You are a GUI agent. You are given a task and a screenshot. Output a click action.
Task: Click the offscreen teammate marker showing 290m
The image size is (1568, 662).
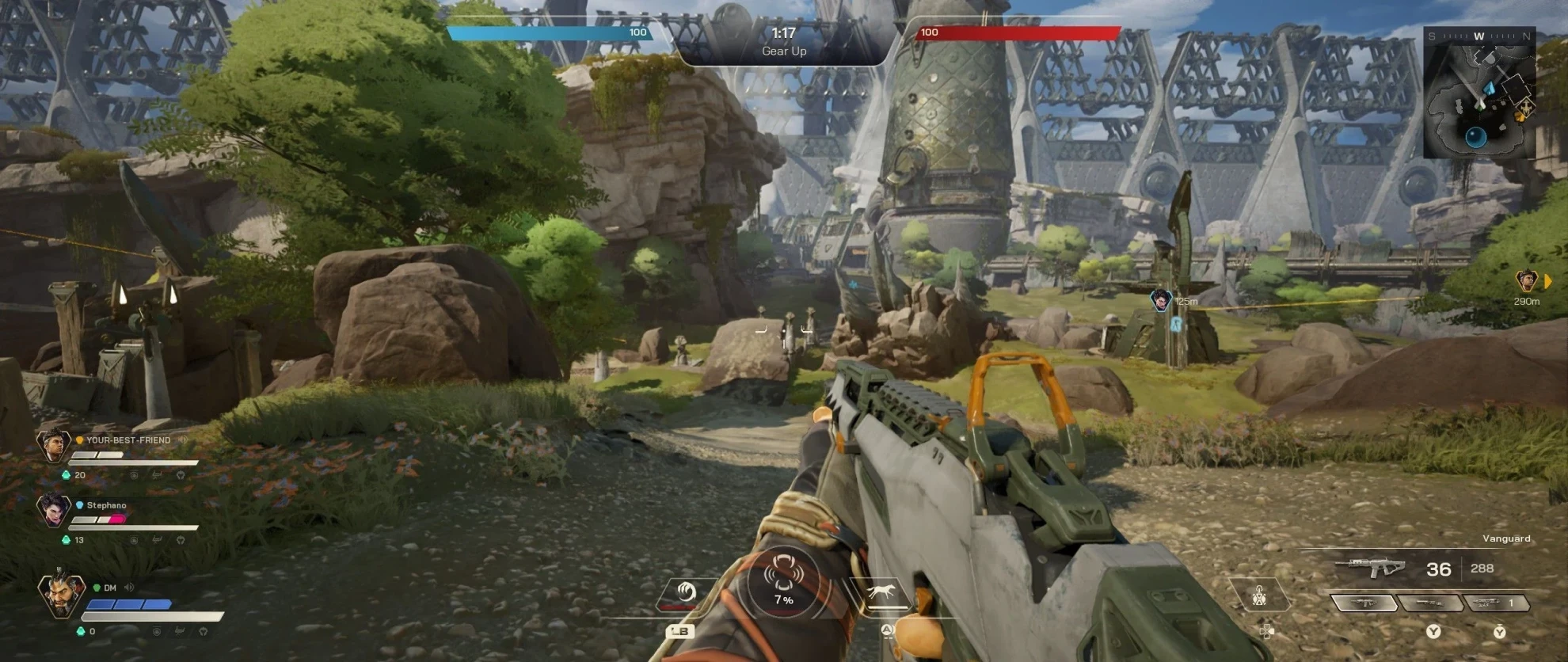tap(1526, 280)
